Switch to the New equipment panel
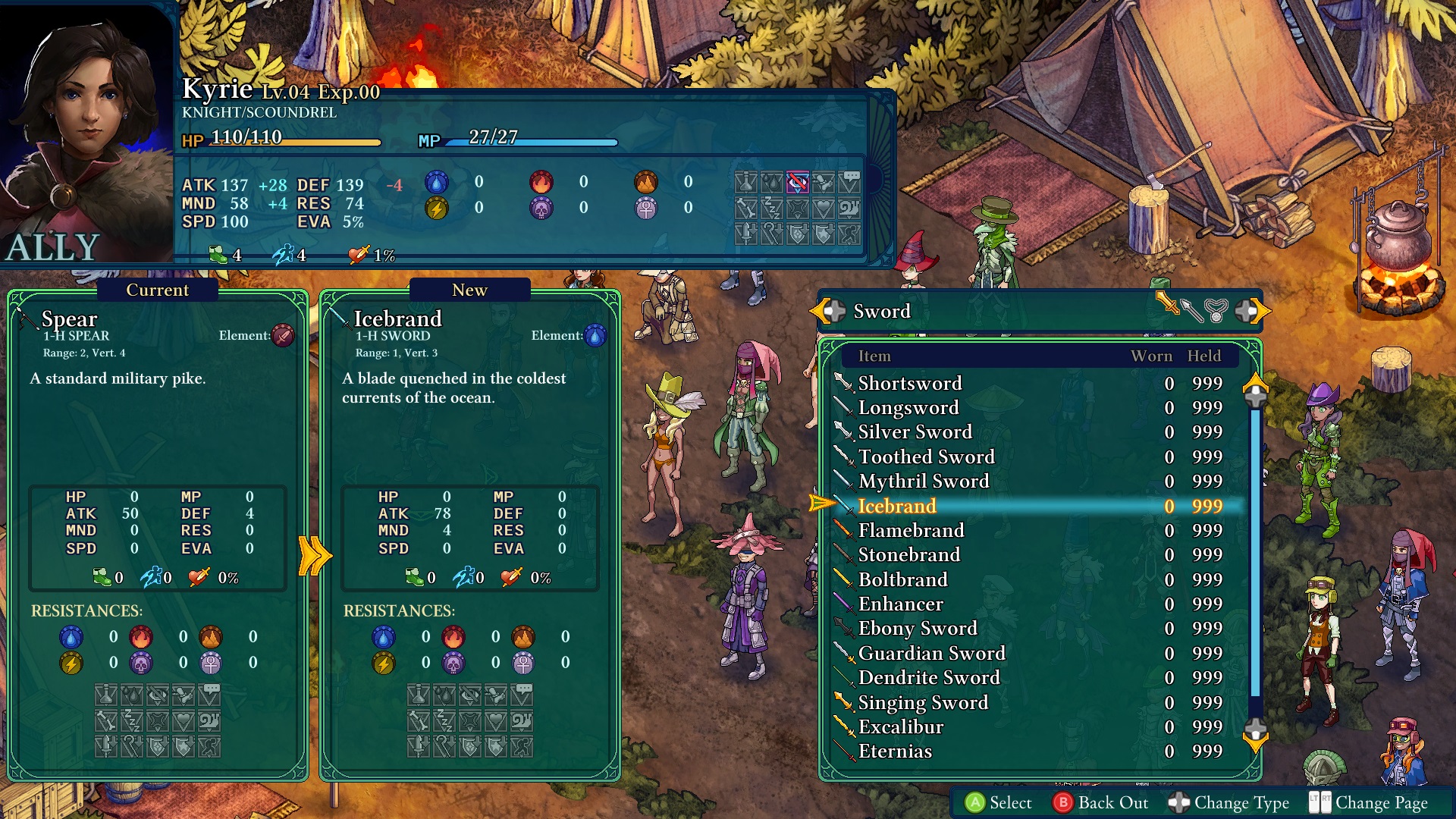Viewport: 1456px width, 819px height. pos(469,290)
